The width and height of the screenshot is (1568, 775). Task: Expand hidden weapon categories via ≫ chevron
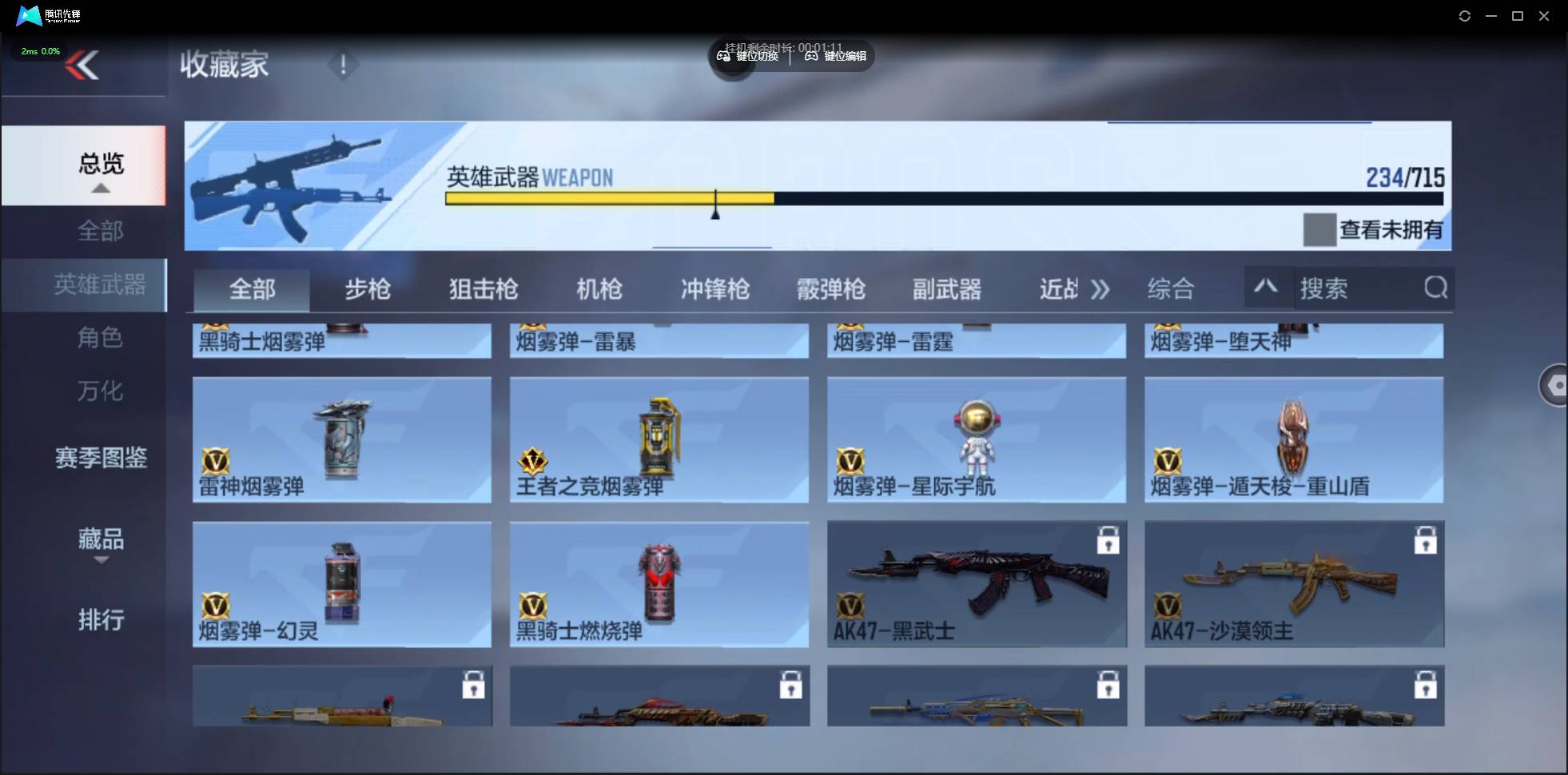(x=1101, y=289)
